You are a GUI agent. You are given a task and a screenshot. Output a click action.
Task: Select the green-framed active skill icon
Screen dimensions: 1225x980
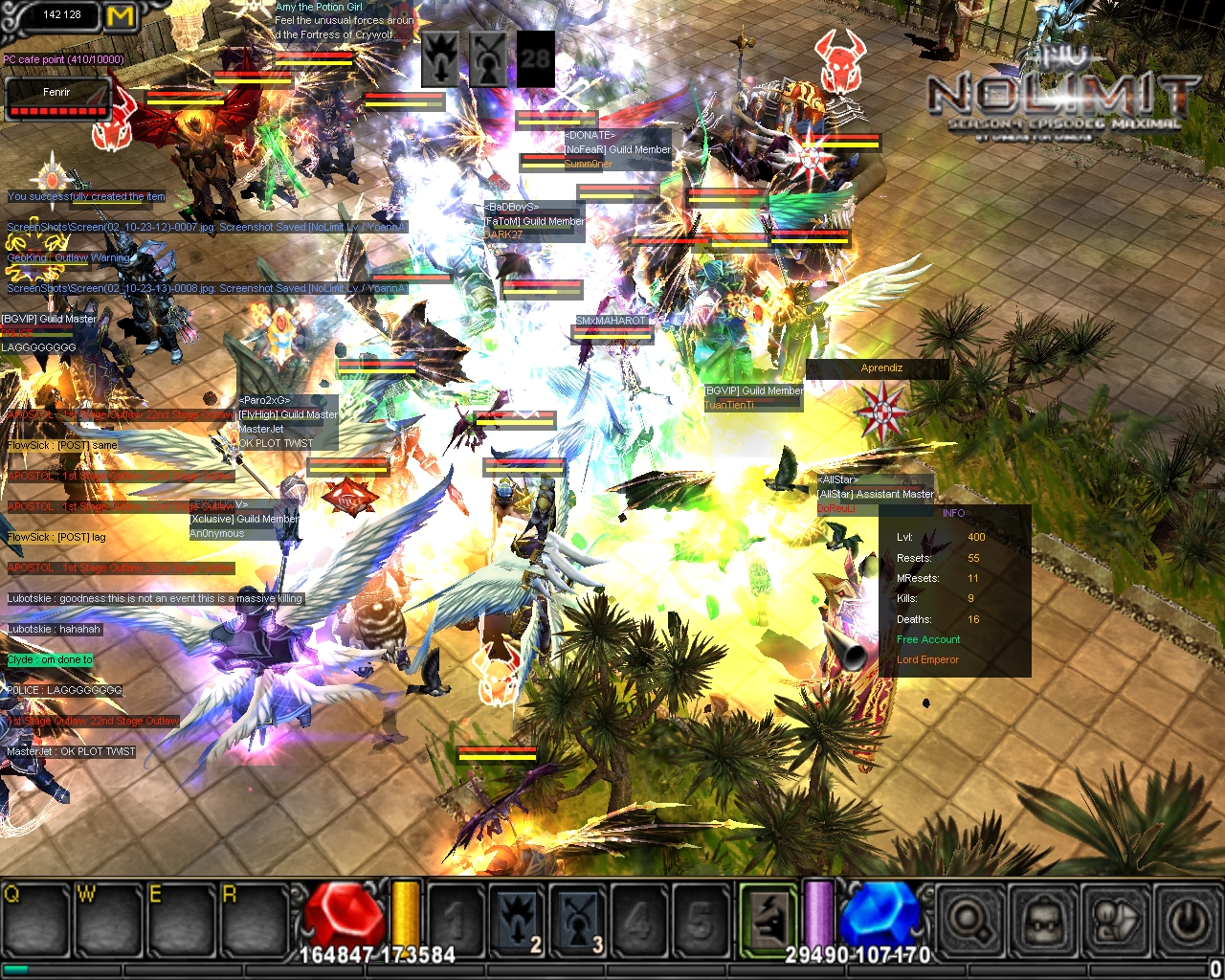click(x=768, y=920)
